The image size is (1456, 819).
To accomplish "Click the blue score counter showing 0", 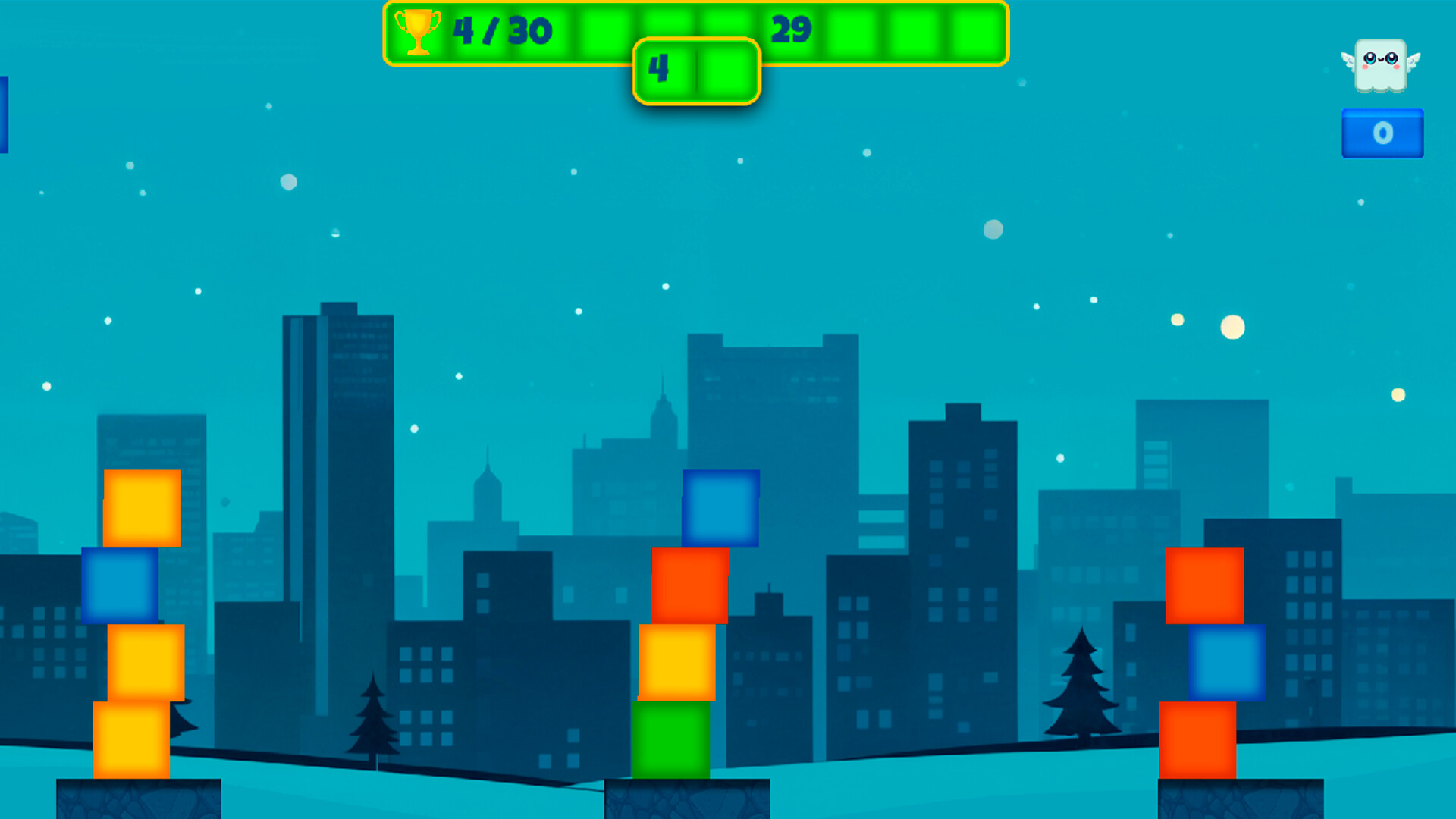I will point(1382,132).
